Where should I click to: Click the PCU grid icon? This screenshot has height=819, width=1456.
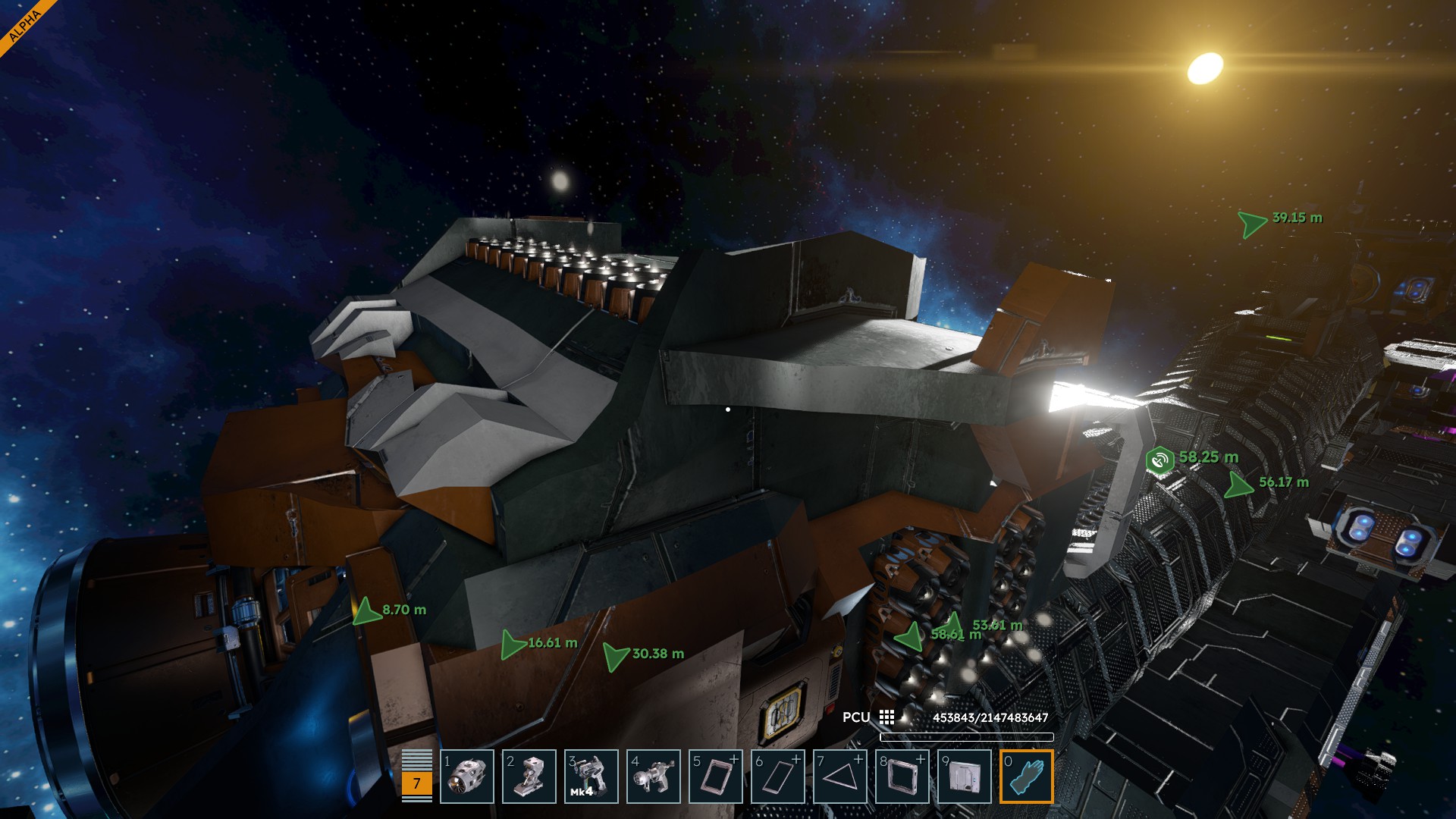887,717
